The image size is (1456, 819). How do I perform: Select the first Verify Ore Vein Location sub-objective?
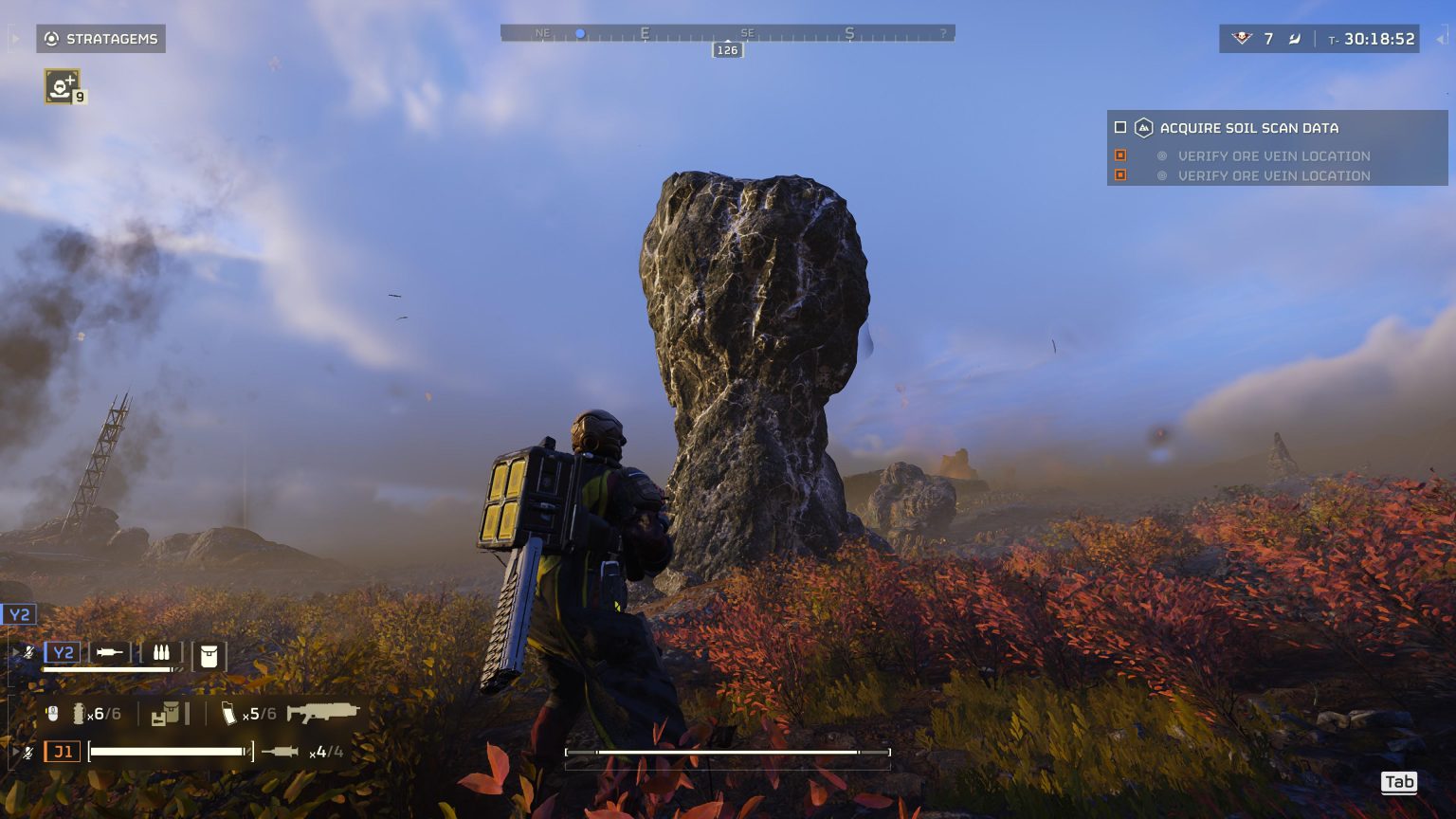click(x=1273, y=155)
